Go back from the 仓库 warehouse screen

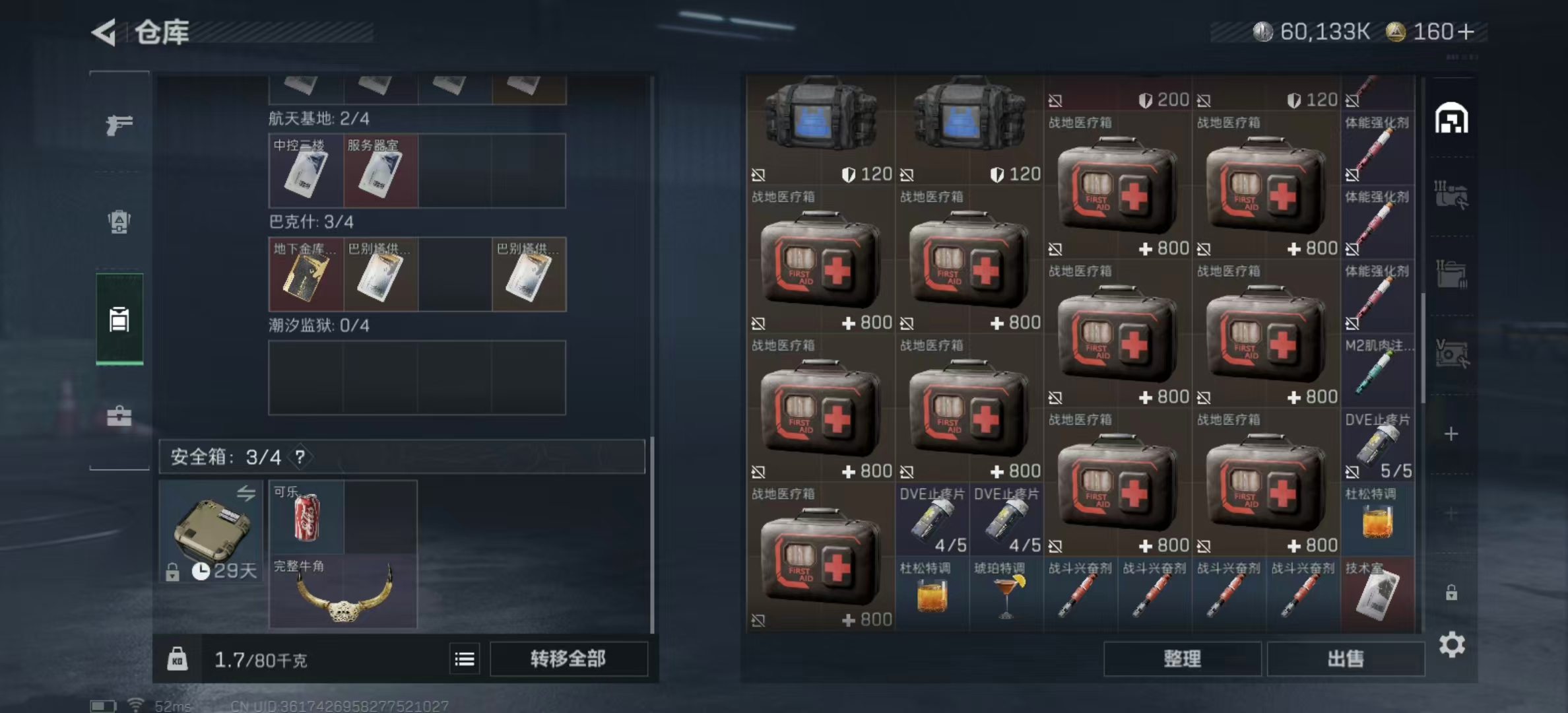pyautogui.click(x=105, y=32)
